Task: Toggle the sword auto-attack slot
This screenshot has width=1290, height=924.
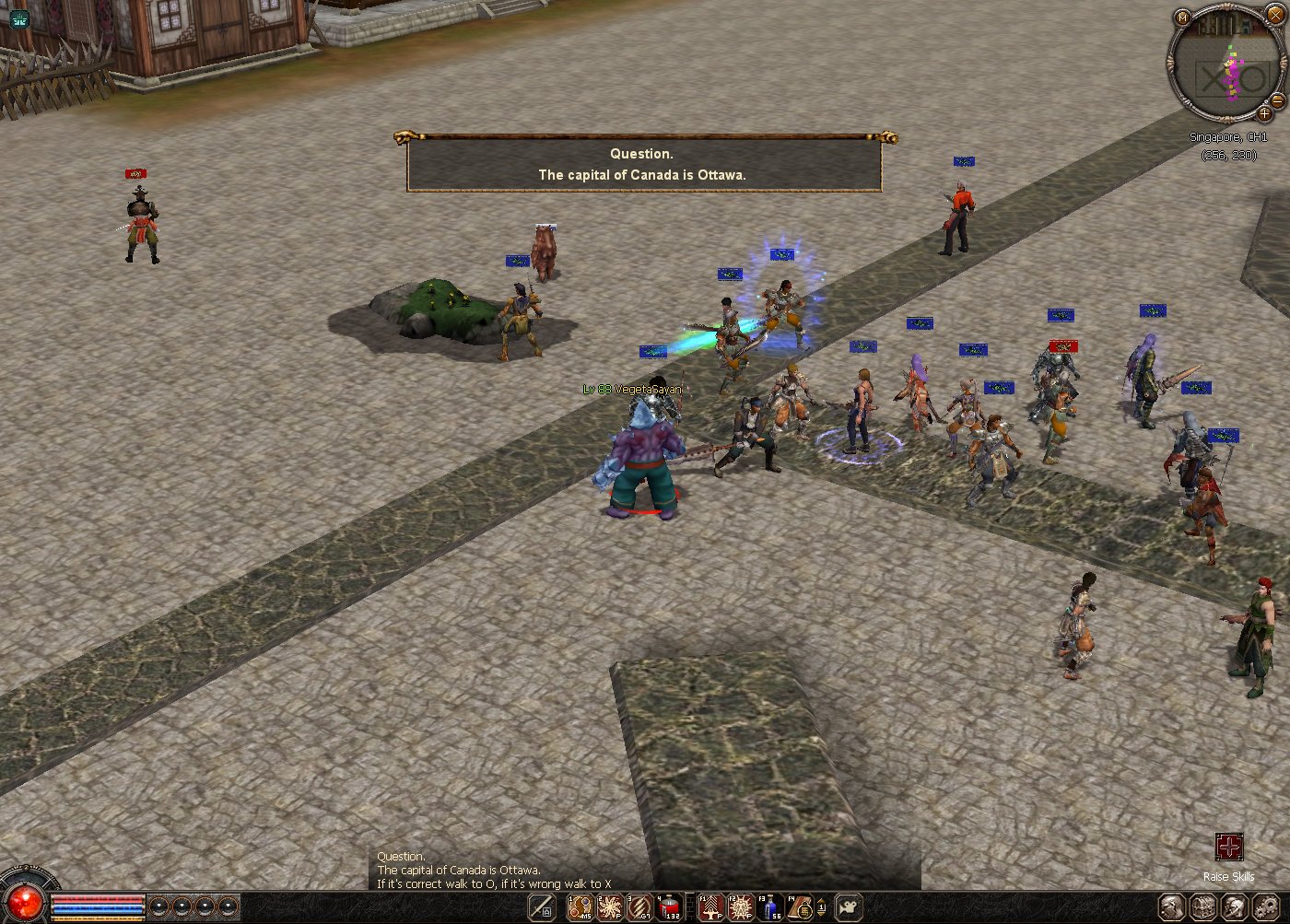Action: [542, 906]
